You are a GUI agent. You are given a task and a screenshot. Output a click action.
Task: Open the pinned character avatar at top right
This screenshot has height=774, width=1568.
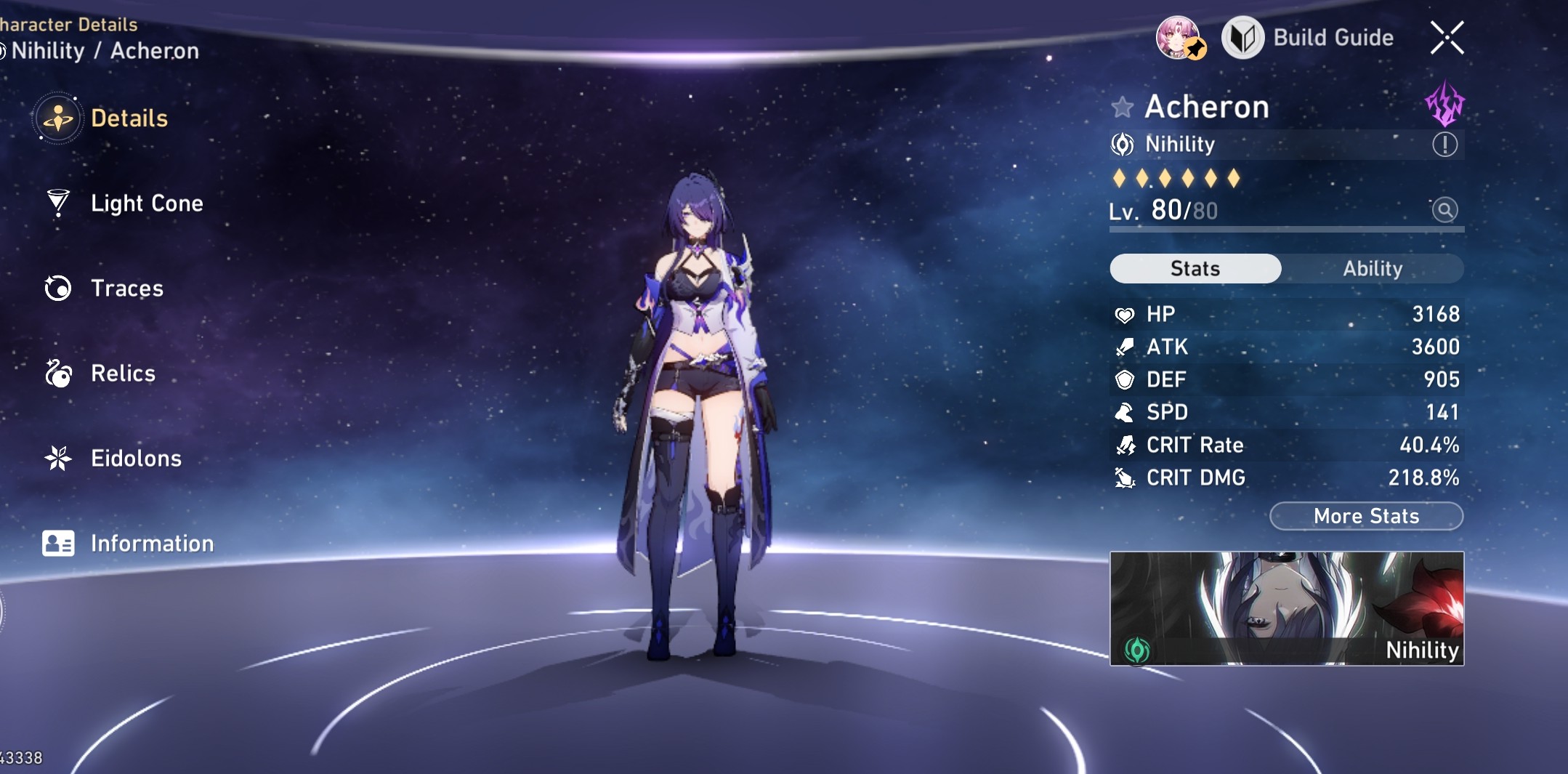pos(1181,38)
